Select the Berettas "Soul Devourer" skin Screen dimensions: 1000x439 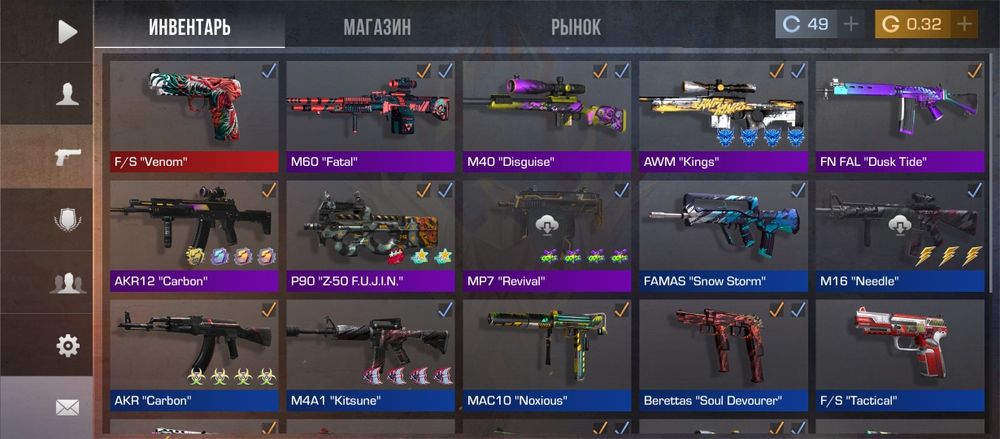click(x=723, y=355)
